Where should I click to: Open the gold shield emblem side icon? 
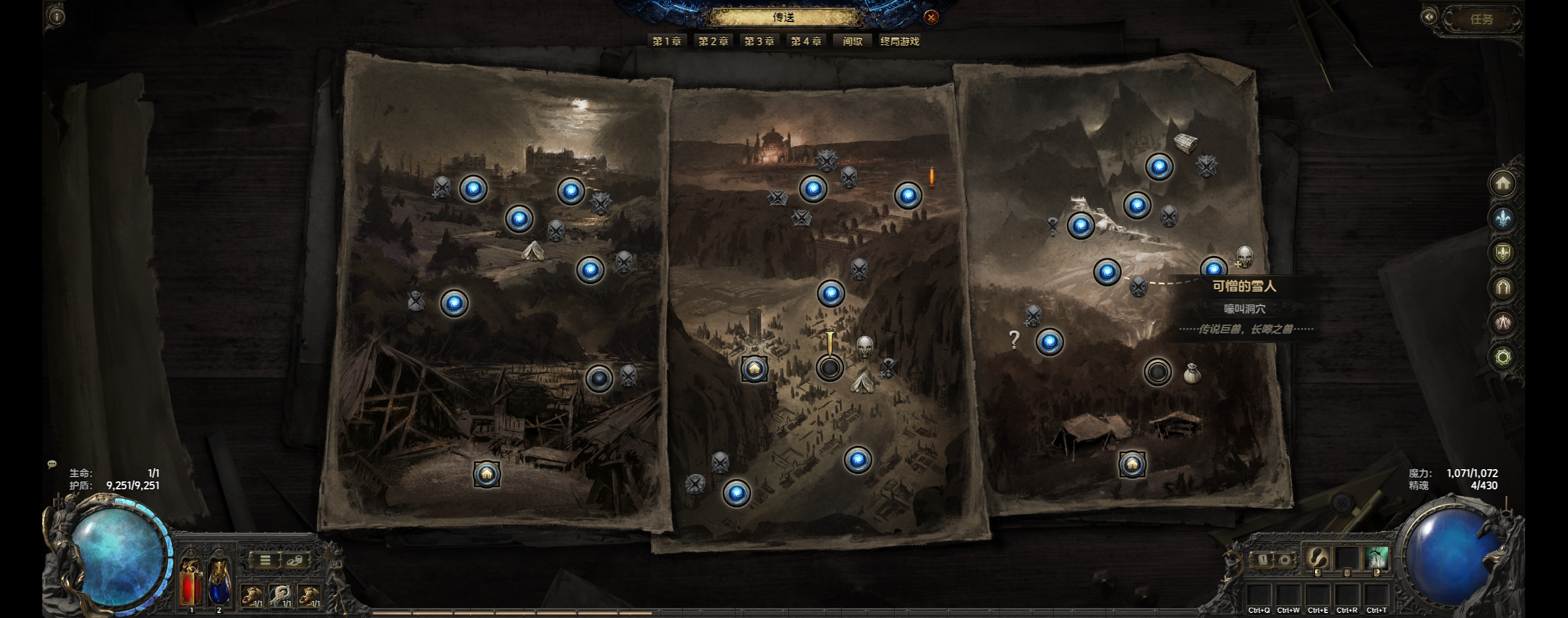tap(1502, 252)
